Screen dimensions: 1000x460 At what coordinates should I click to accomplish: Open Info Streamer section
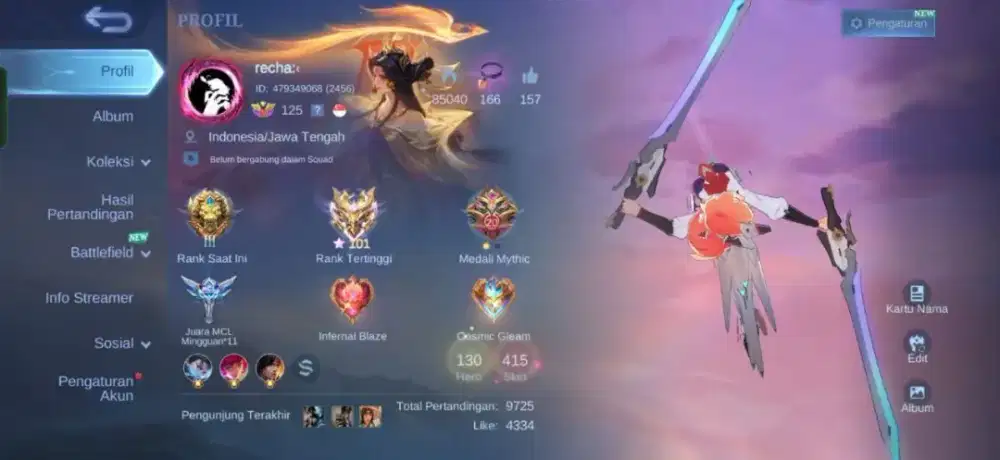89,298
